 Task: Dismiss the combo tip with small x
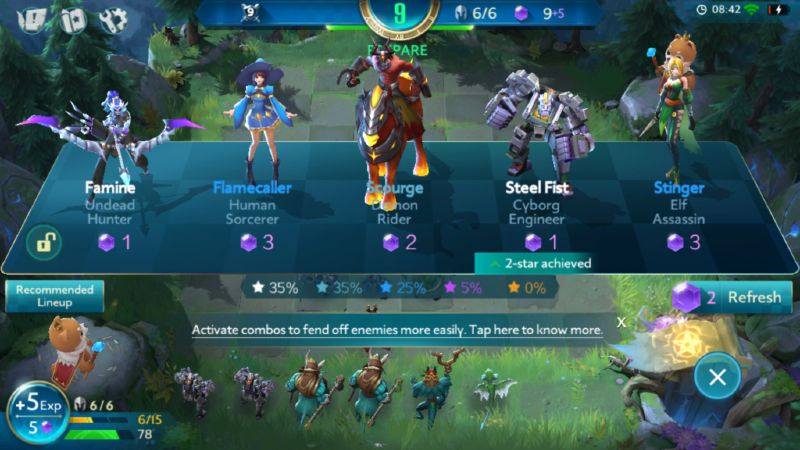pyautogui.click(x=621, y=322)
